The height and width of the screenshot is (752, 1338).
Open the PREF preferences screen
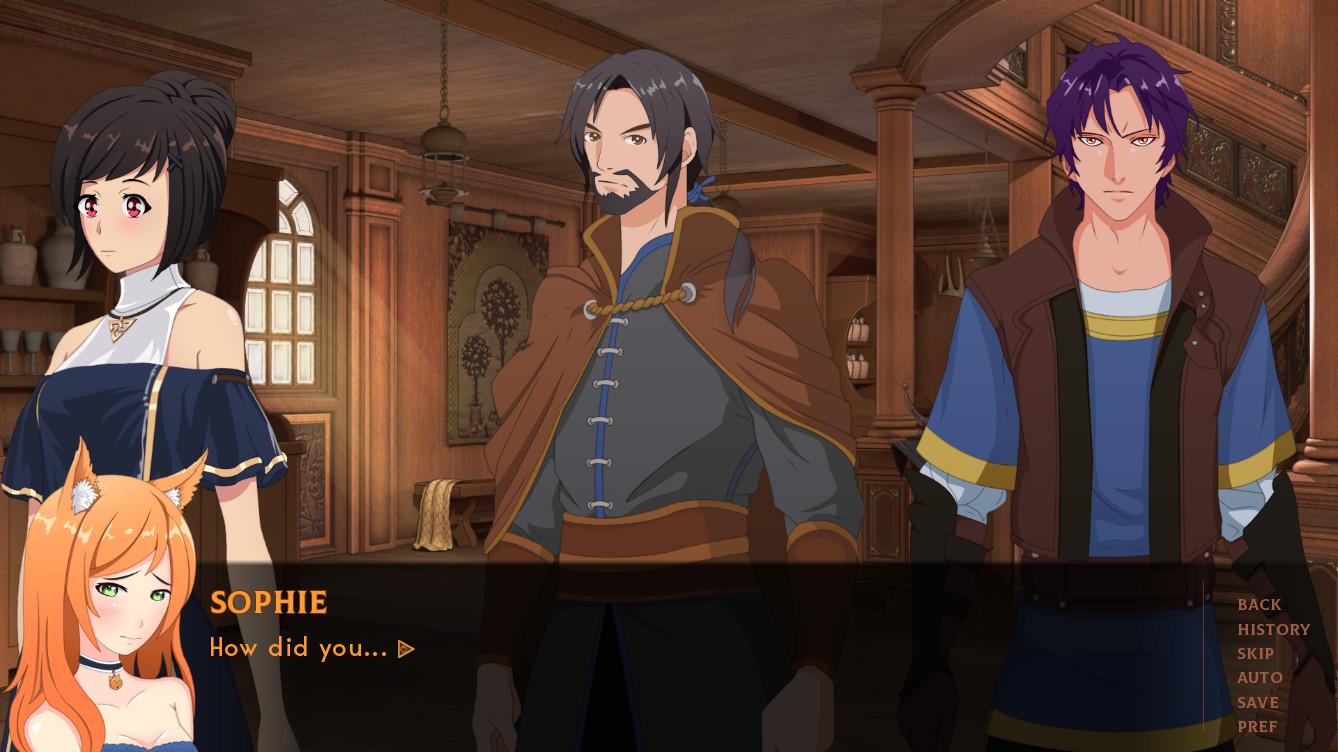[x=1256, y=726]
